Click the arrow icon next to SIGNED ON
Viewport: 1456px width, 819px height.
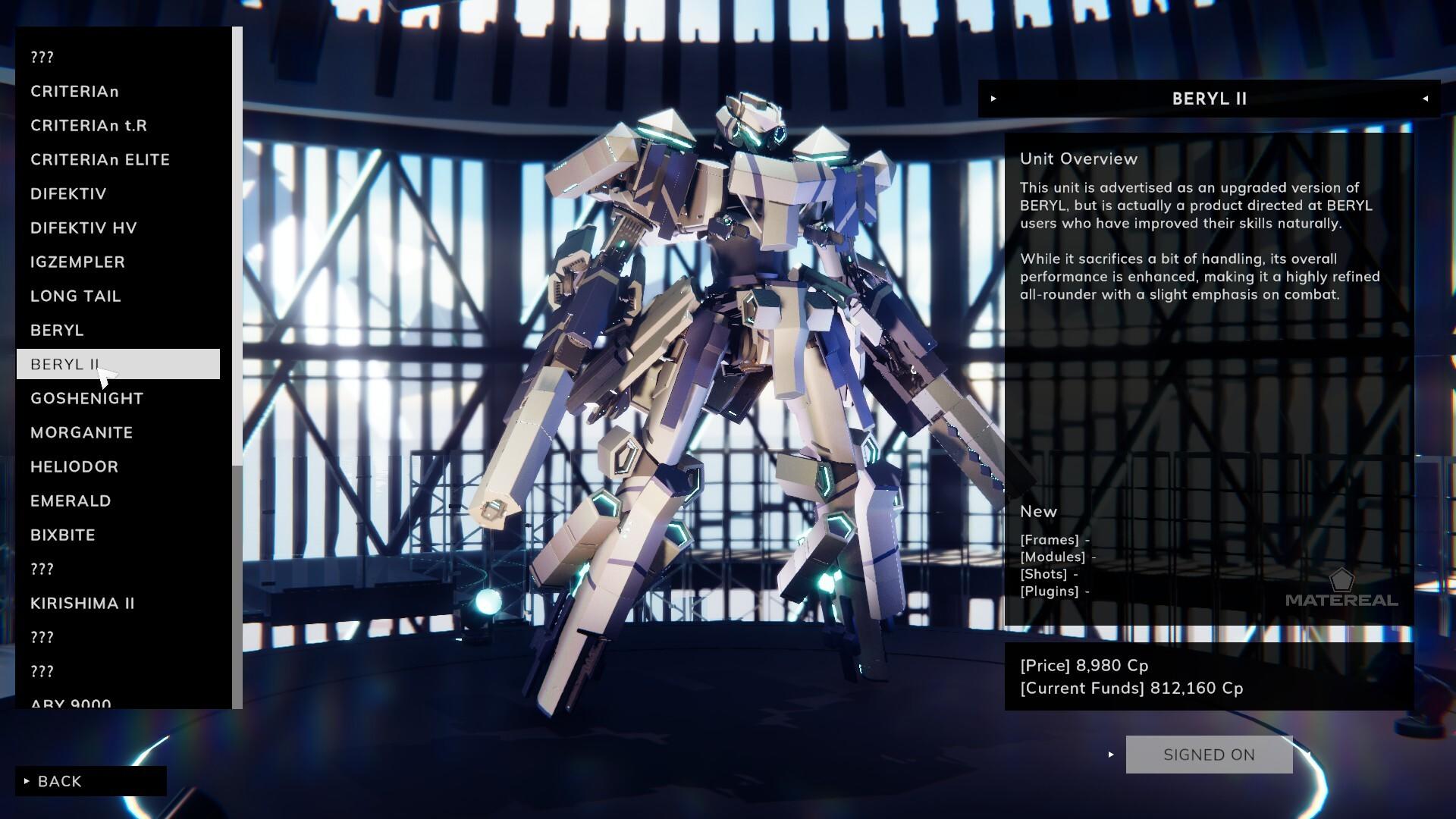coord(1110,755)
